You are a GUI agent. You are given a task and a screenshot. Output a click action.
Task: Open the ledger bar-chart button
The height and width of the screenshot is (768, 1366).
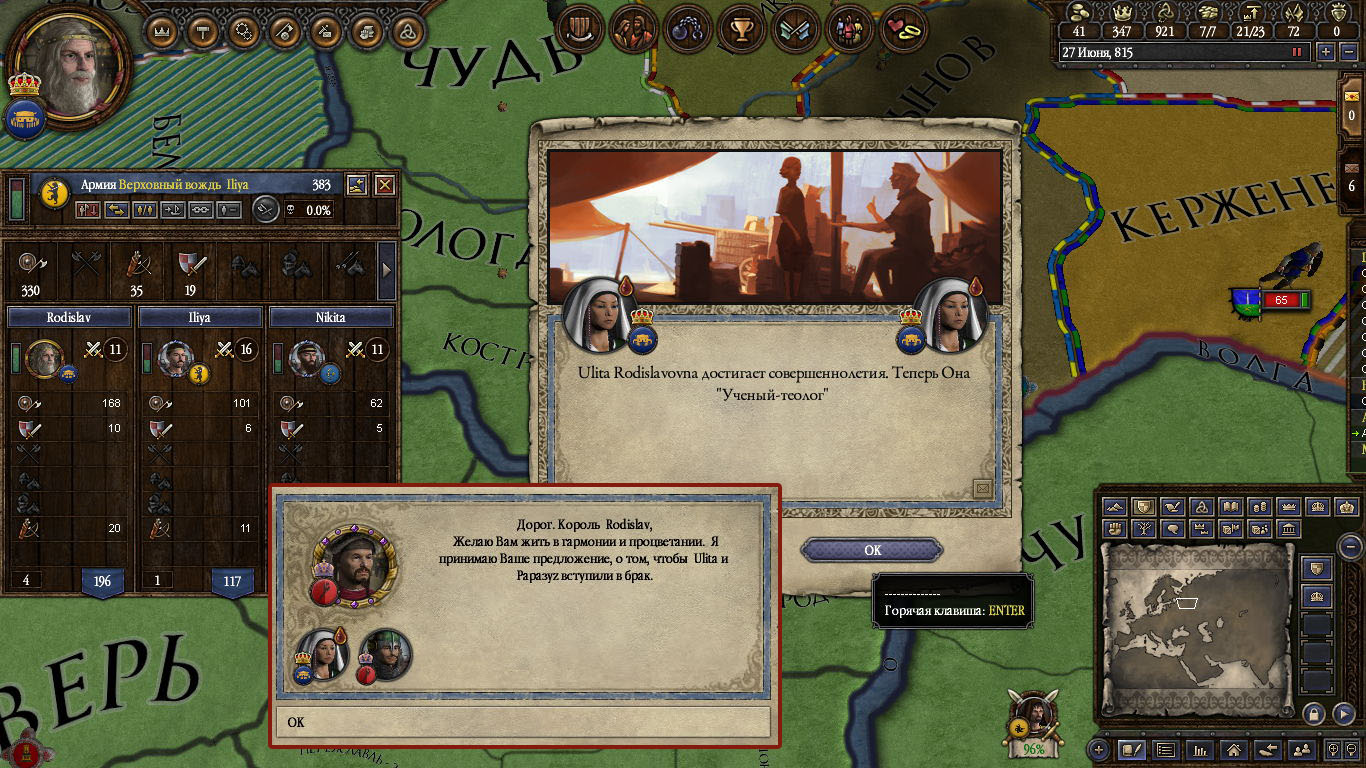point(1201,749)
